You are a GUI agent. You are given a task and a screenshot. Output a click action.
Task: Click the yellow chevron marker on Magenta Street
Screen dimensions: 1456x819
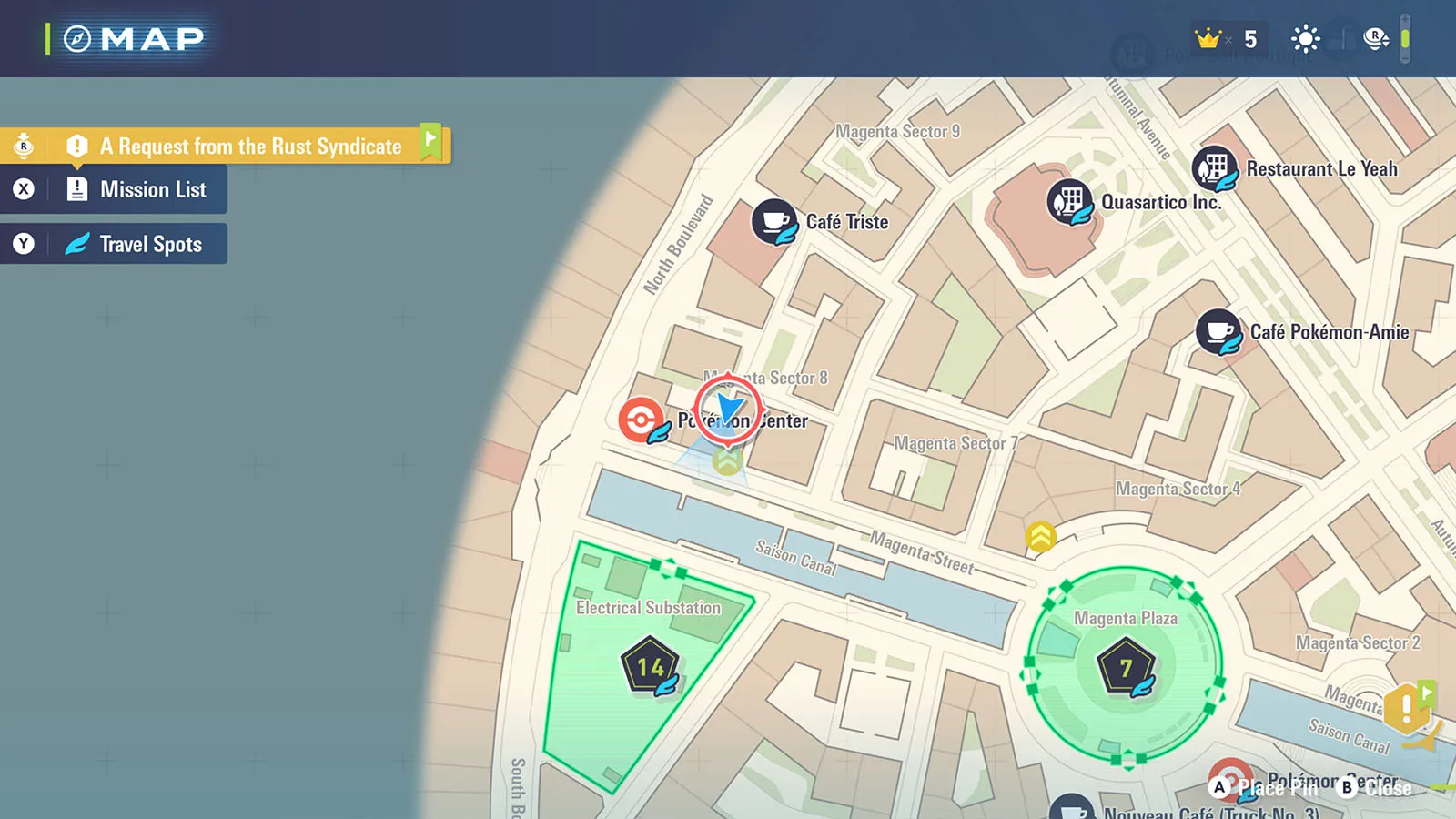(1040, 536)
